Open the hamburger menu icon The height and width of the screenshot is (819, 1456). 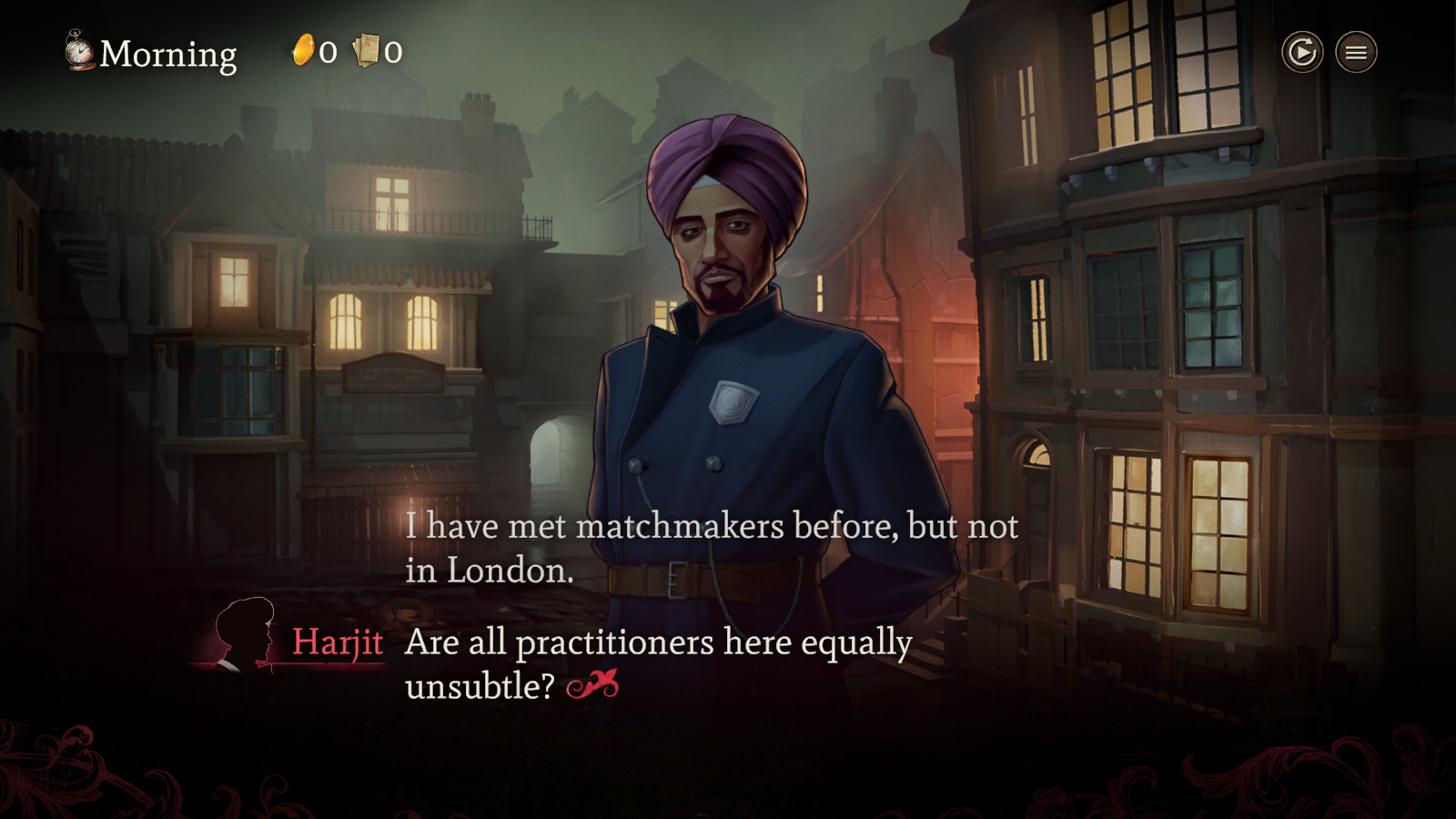click(x=1355, y=52)
